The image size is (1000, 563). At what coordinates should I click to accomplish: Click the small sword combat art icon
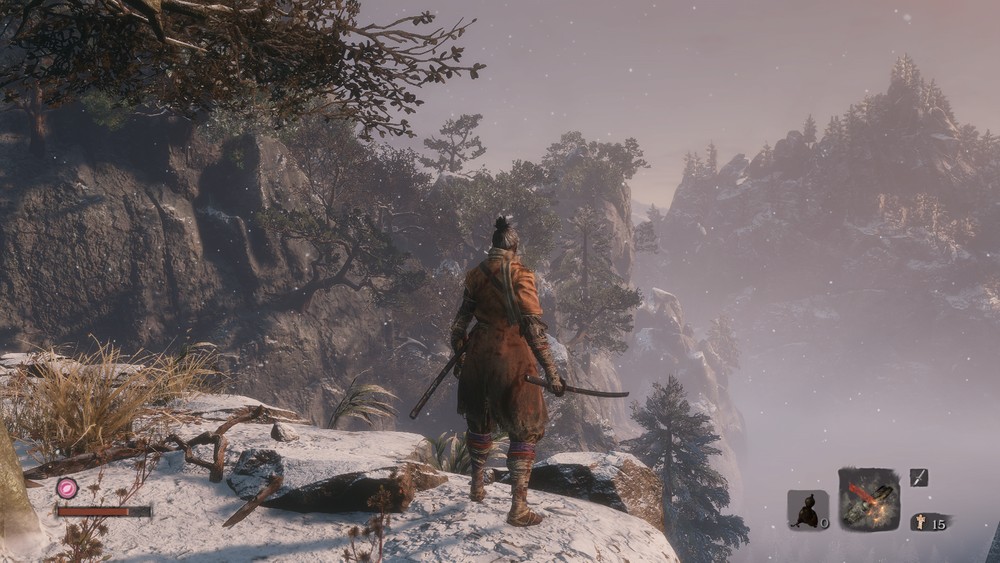[x=919, y=478]
